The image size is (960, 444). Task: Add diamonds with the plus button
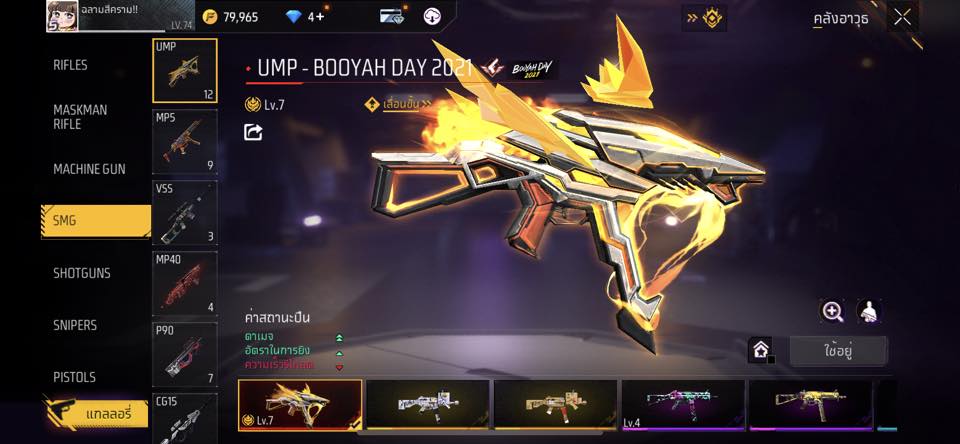pos(320,17)
